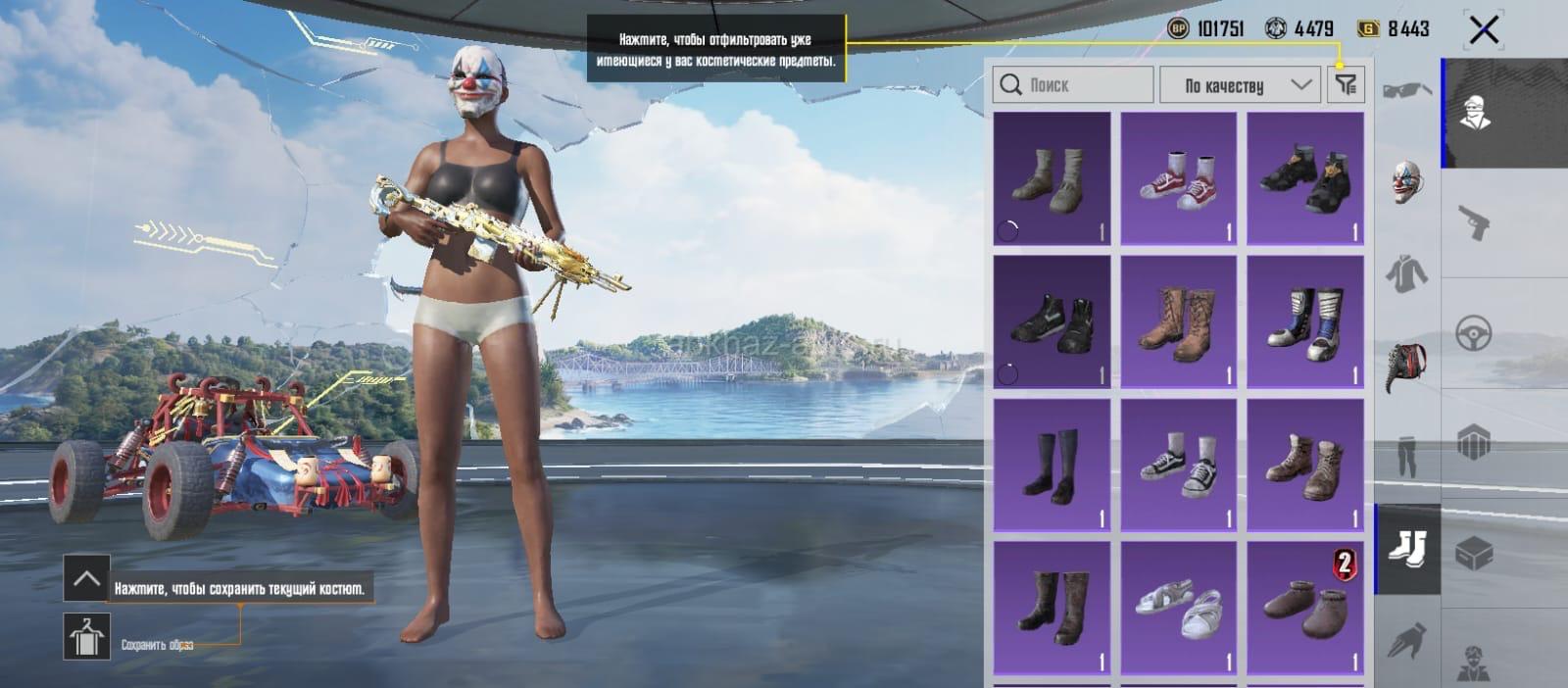Expand the up-arrow panel button
This screenshot has width=1568, height=688.
point(86,578)
